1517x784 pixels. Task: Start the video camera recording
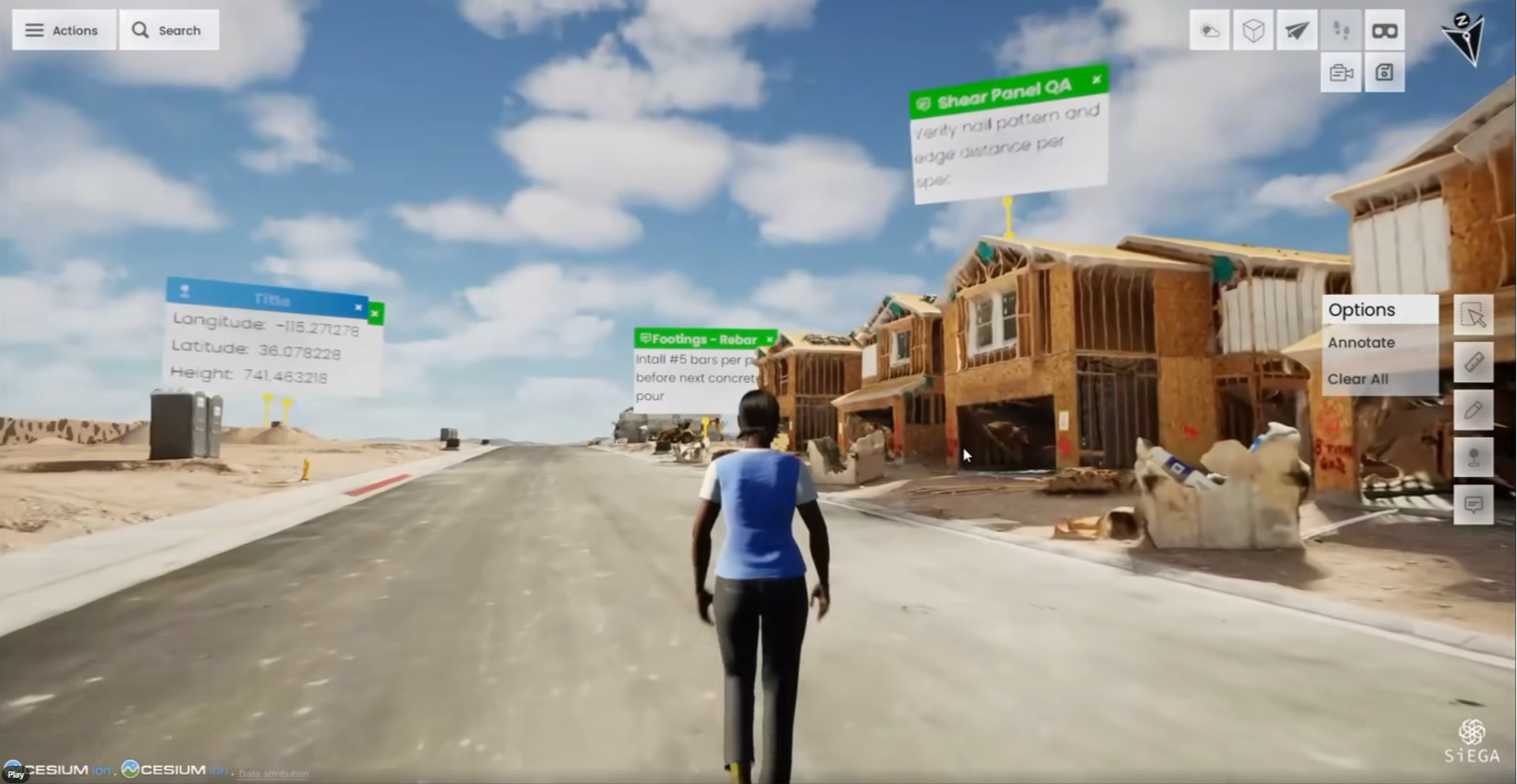click(x=1341, y=72)
